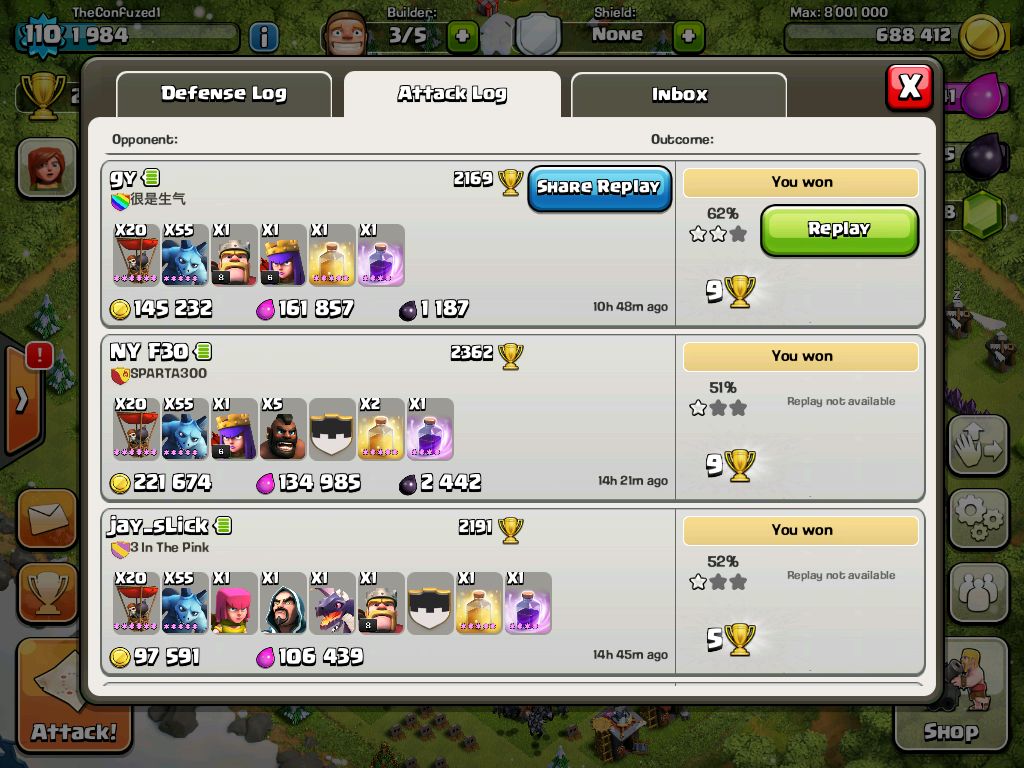1024x768 pixels.
Task: Open NY F30's green profile icon
Action: (x=204, y=351)
